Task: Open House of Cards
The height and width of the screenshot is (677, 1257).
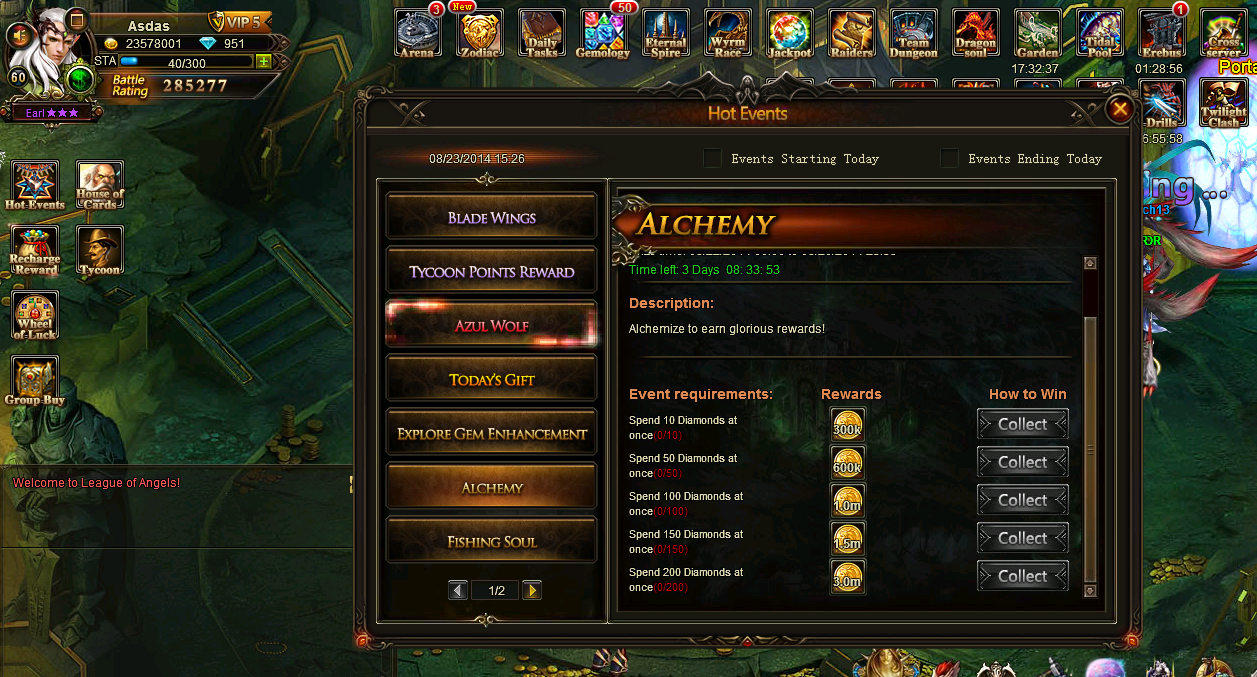Action: coord(100,185)
